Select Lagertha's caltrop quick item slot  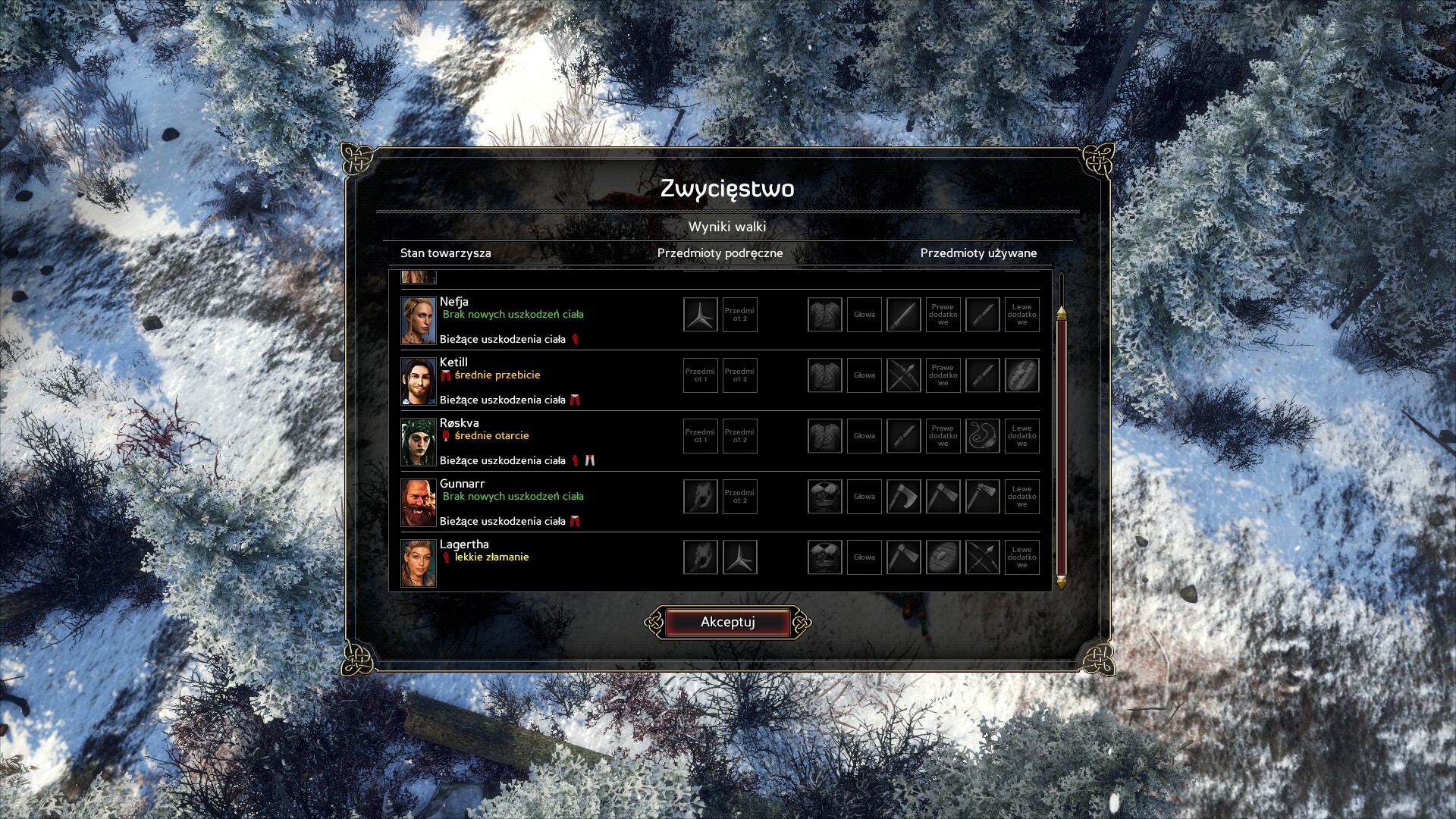(x=739, y=557)
